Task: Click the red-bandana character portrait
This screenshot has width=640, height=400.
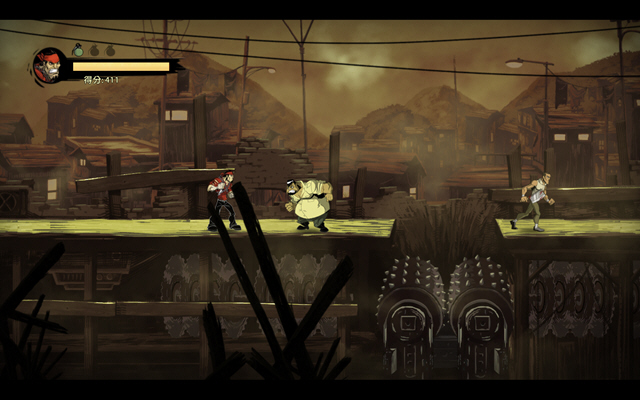Action: [49, 67]
